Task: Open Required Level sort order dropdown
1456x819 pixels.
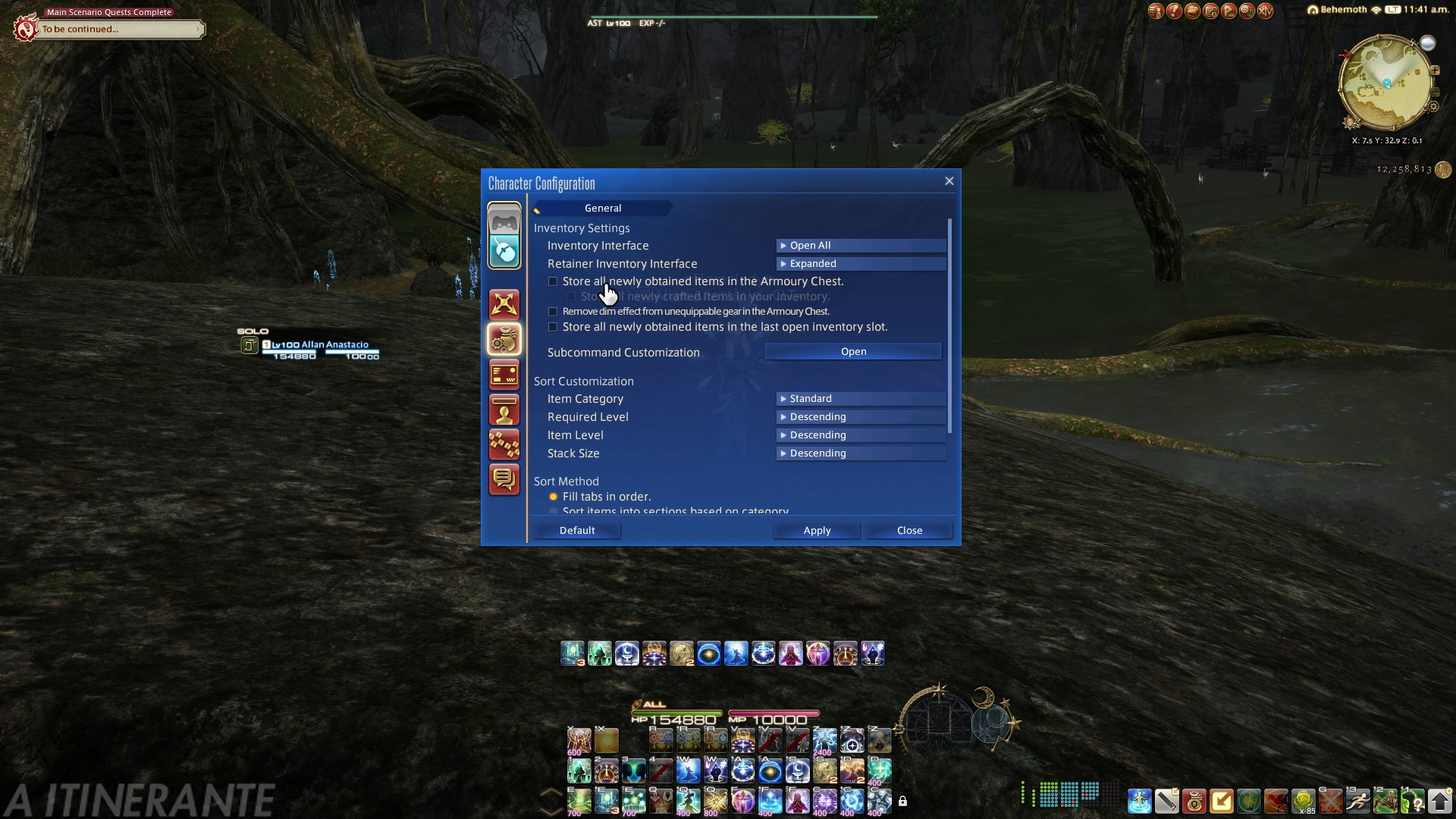Action: tap(861, 417)
